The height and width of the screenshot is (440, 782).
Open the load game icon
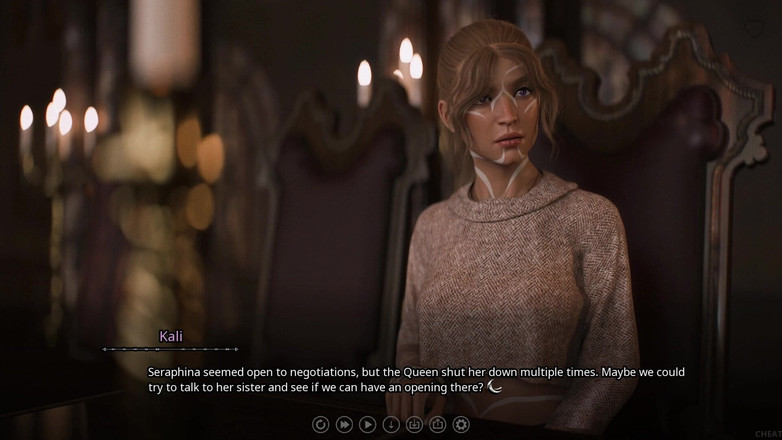[x=437, y=424]
